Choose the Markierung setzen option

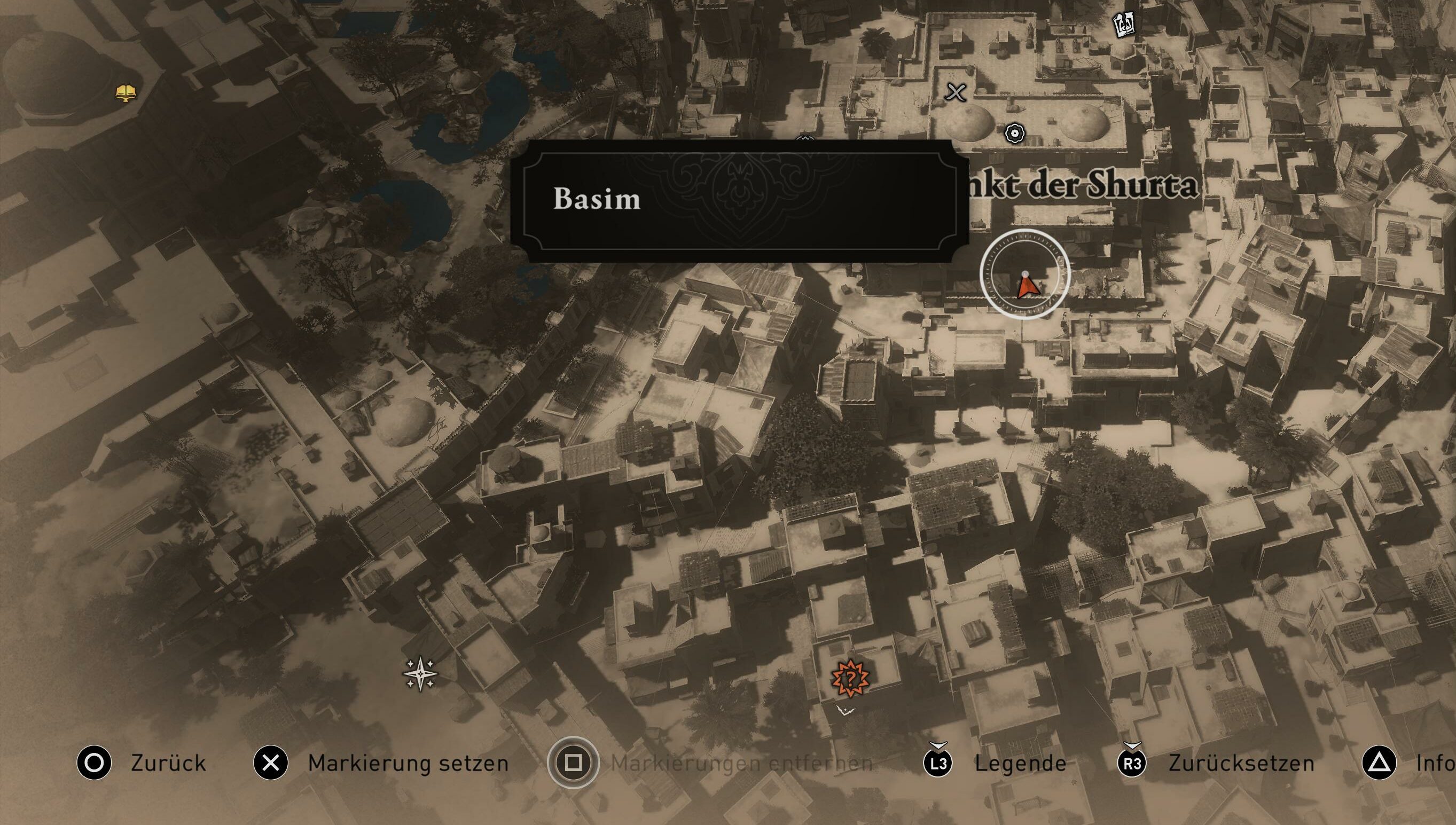coord(408,763)
